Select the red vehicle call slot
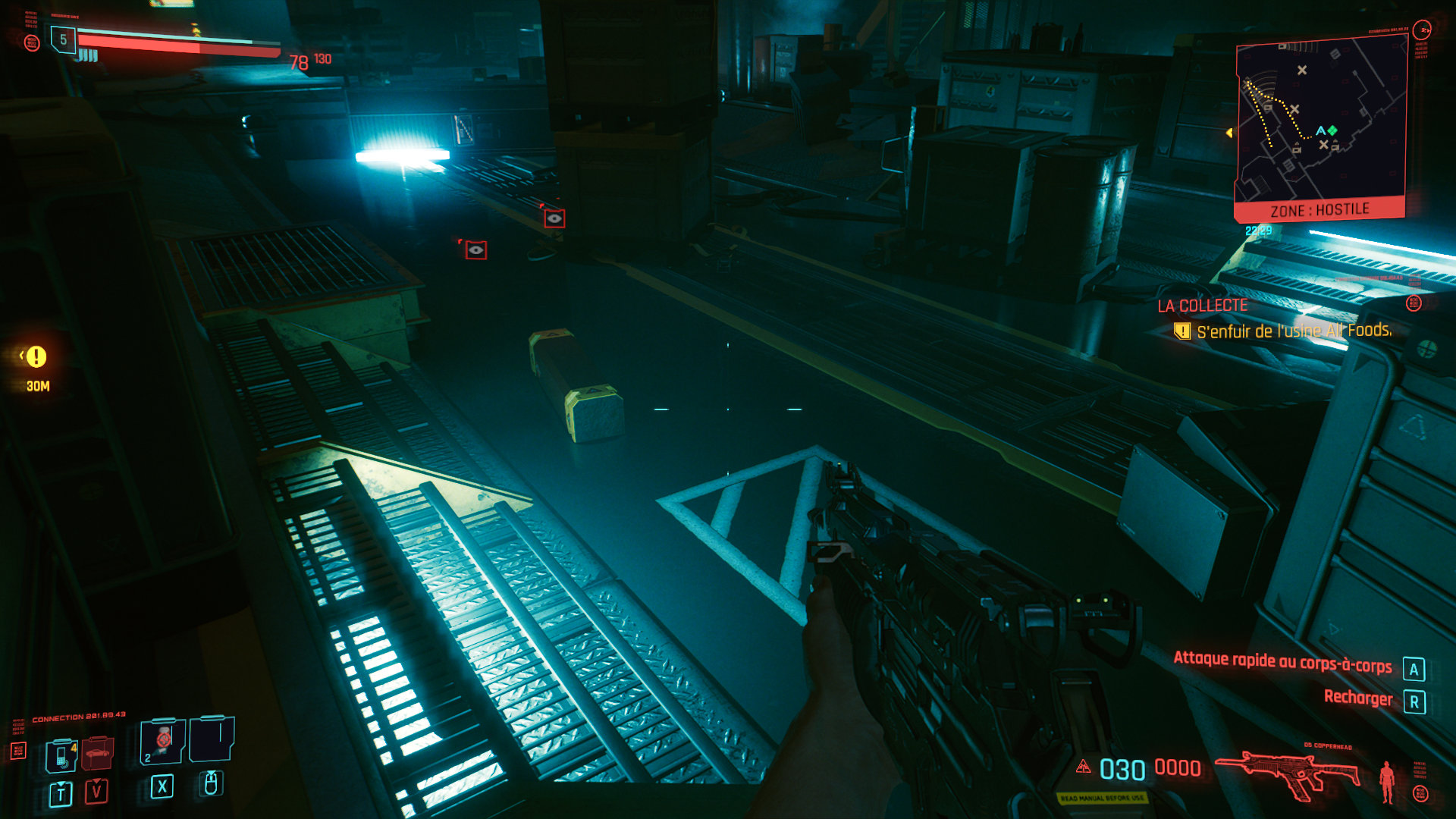The height and width of the screenshot is (819, 1456). pyautogui.click(x=97, y=753)
